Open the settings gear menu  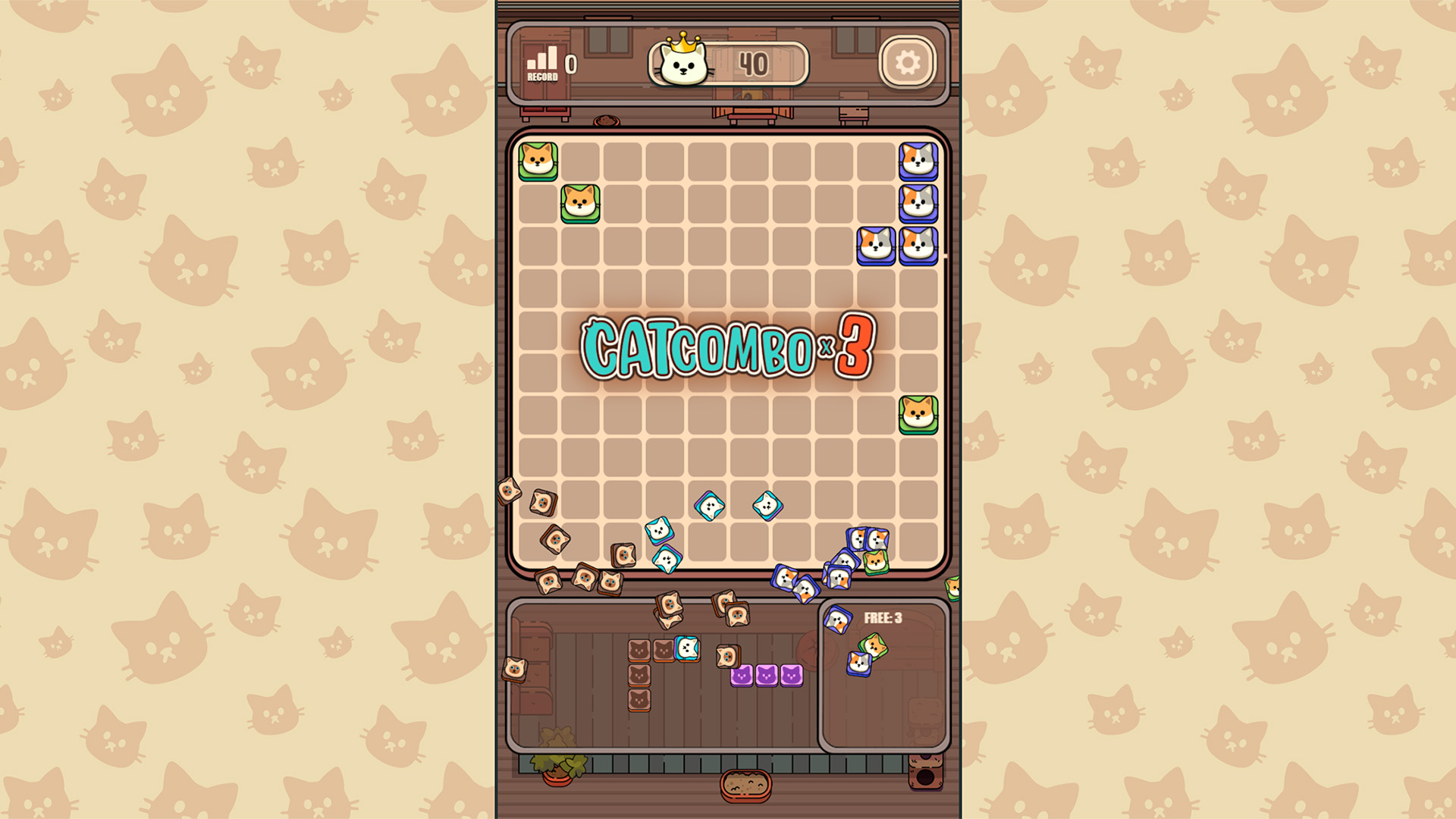coord(909,63)
